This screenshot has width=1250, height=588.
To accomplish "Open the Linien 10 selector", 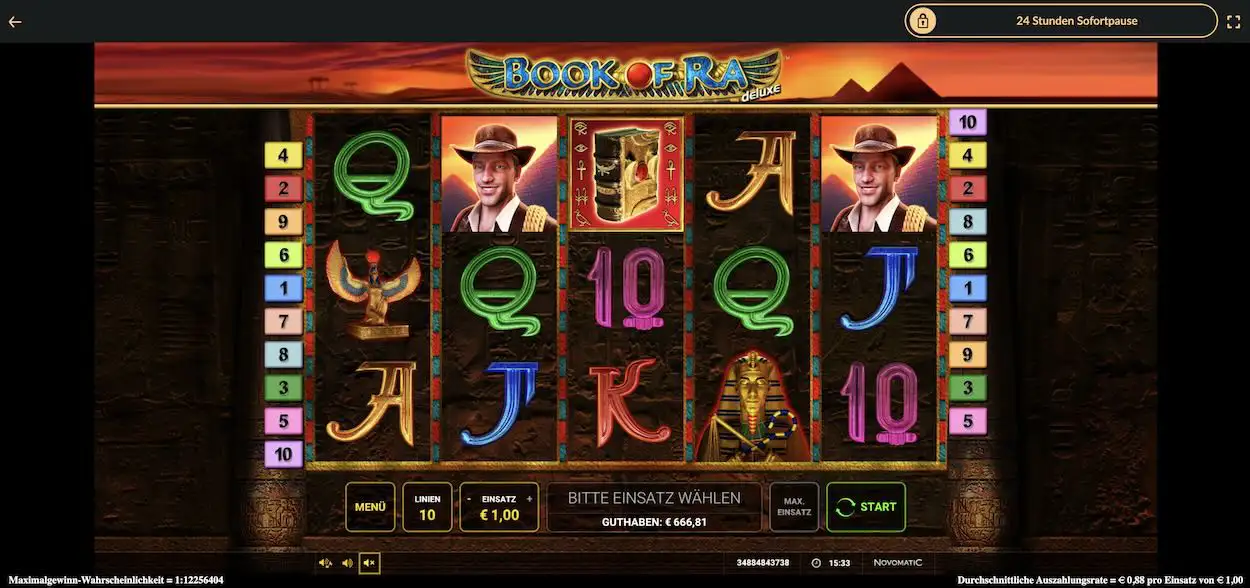I will 427,507.
